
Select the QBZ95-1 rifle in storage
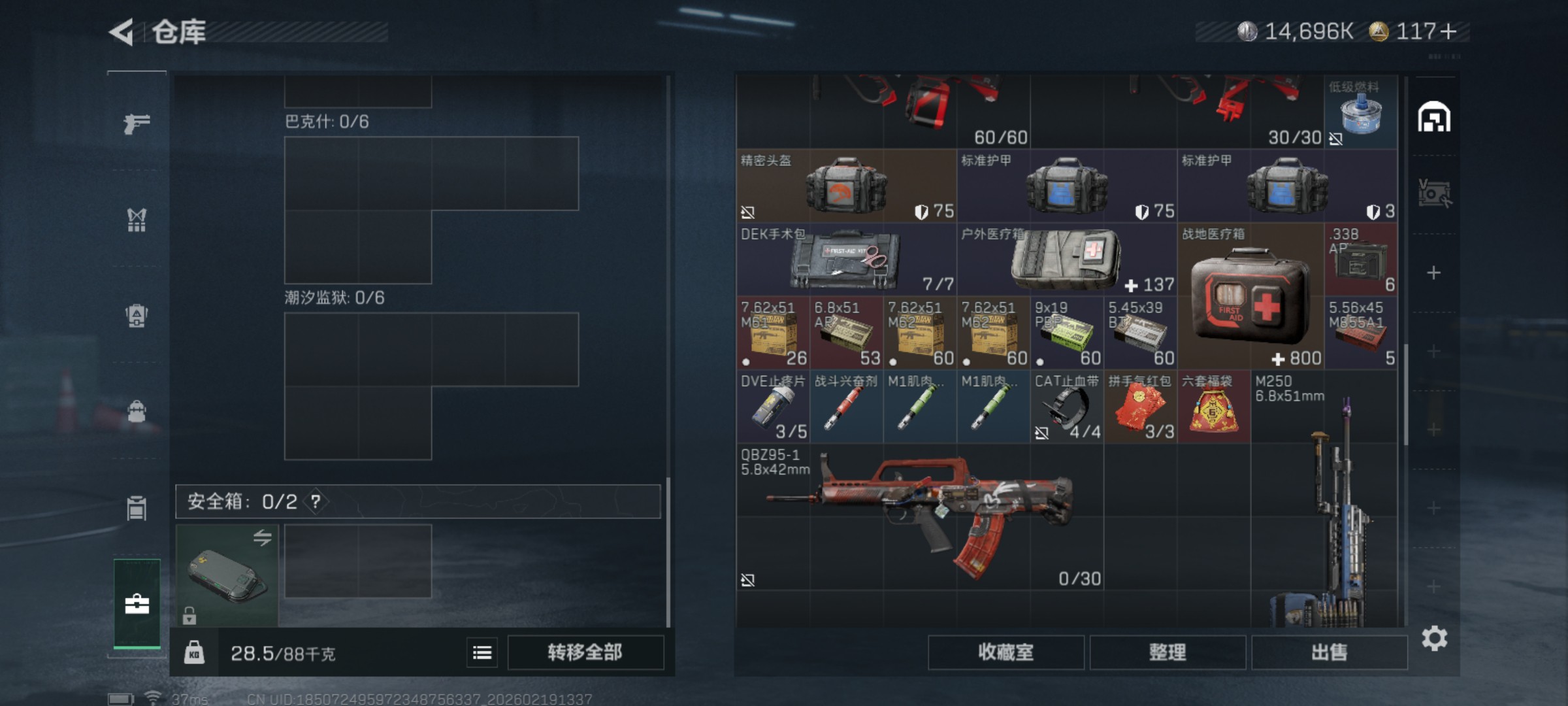pos(920,517)
